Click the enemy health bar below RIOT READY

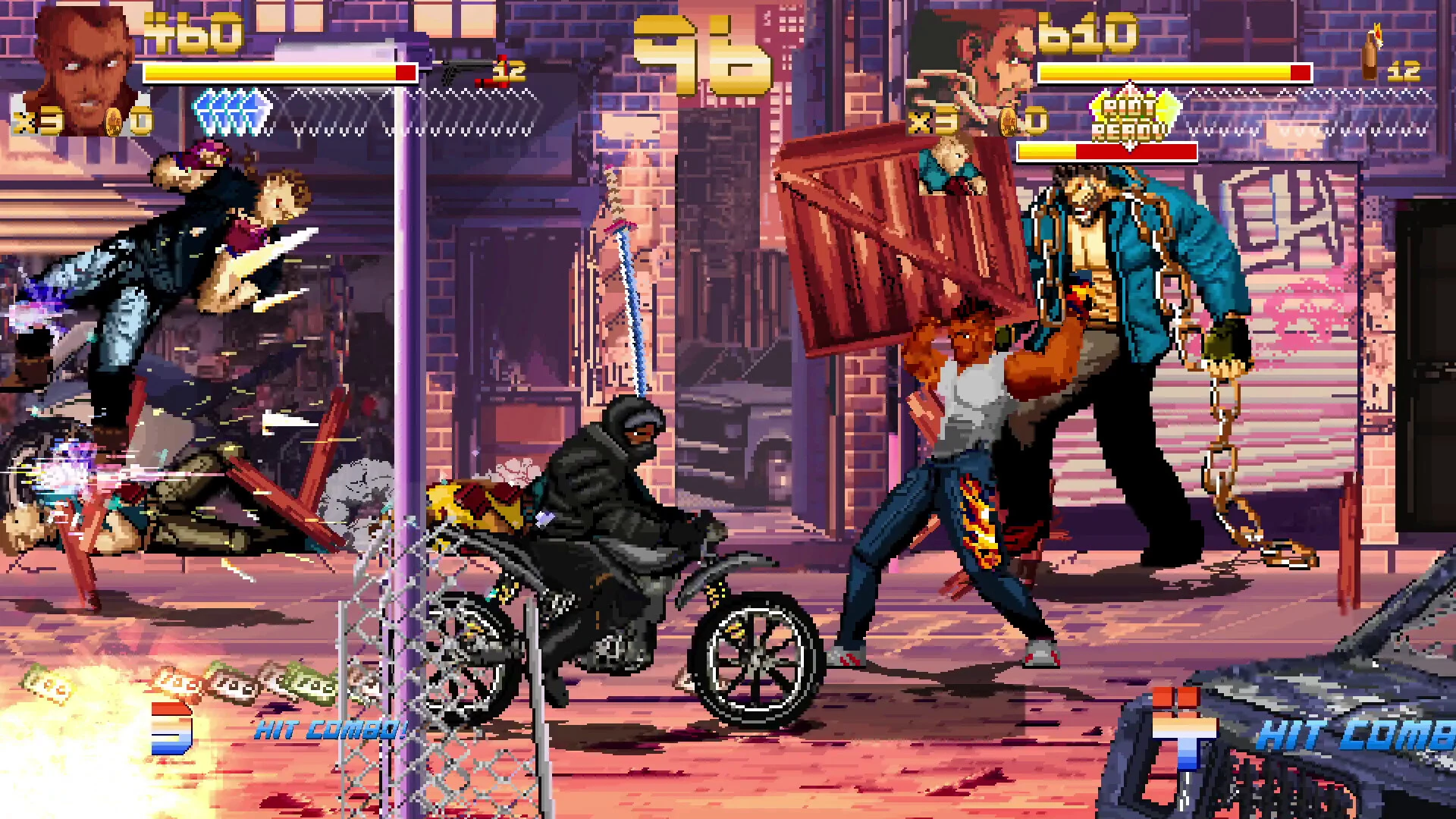pyautogui.click(x=1107, y=152)
